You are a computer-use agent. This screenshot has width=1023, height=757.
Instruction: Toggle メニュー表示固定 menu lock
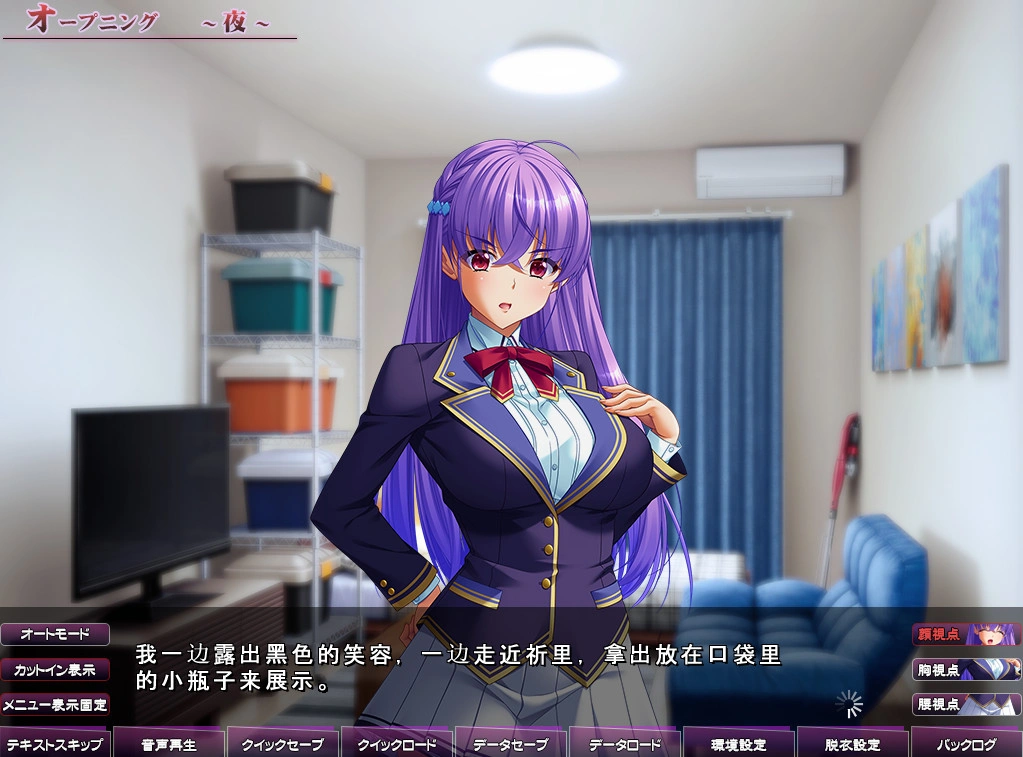pyautogui.click(x=55, y=704)
